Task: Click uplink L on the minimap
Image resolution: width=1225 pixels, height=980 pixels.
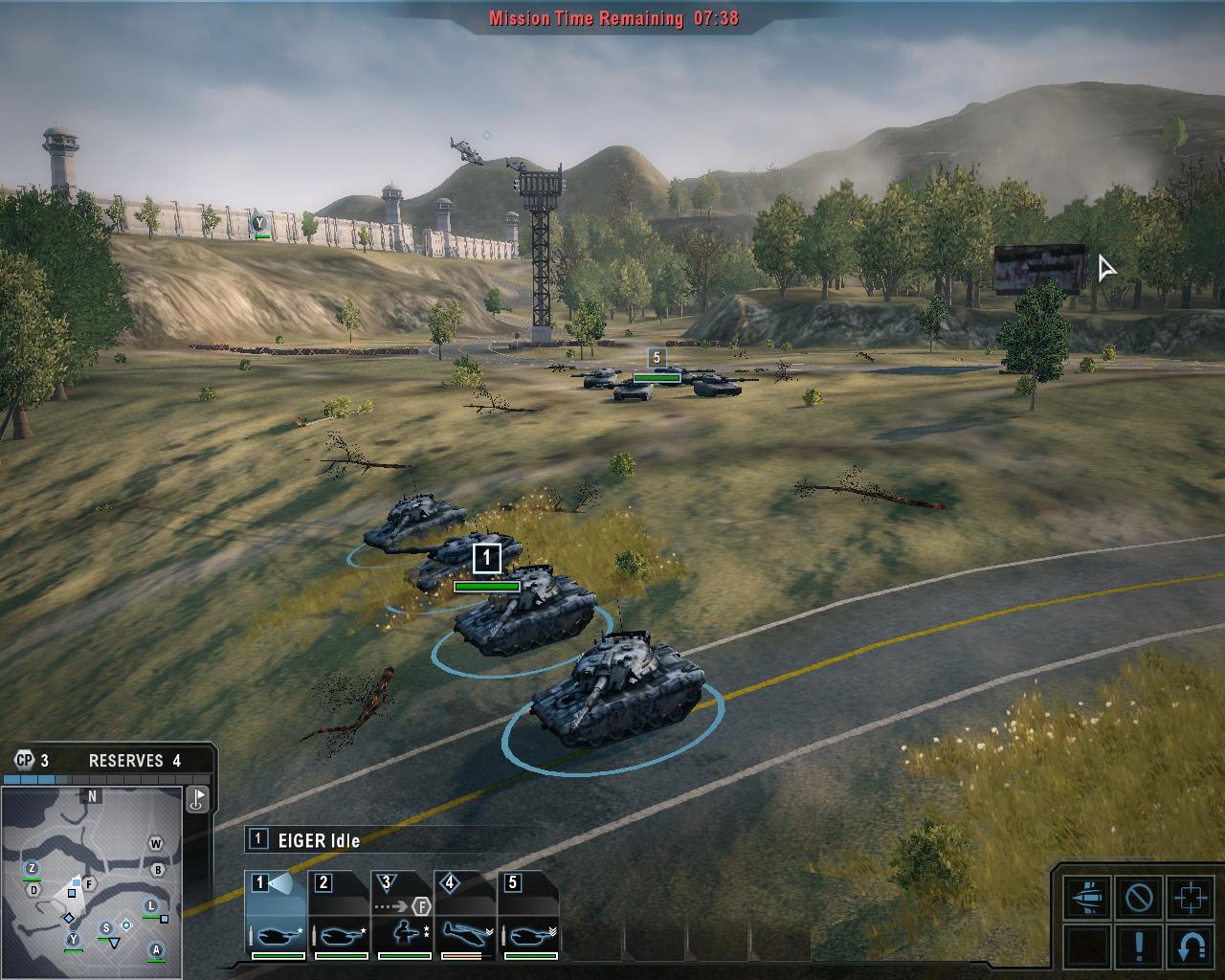Action: pos(151,906)
